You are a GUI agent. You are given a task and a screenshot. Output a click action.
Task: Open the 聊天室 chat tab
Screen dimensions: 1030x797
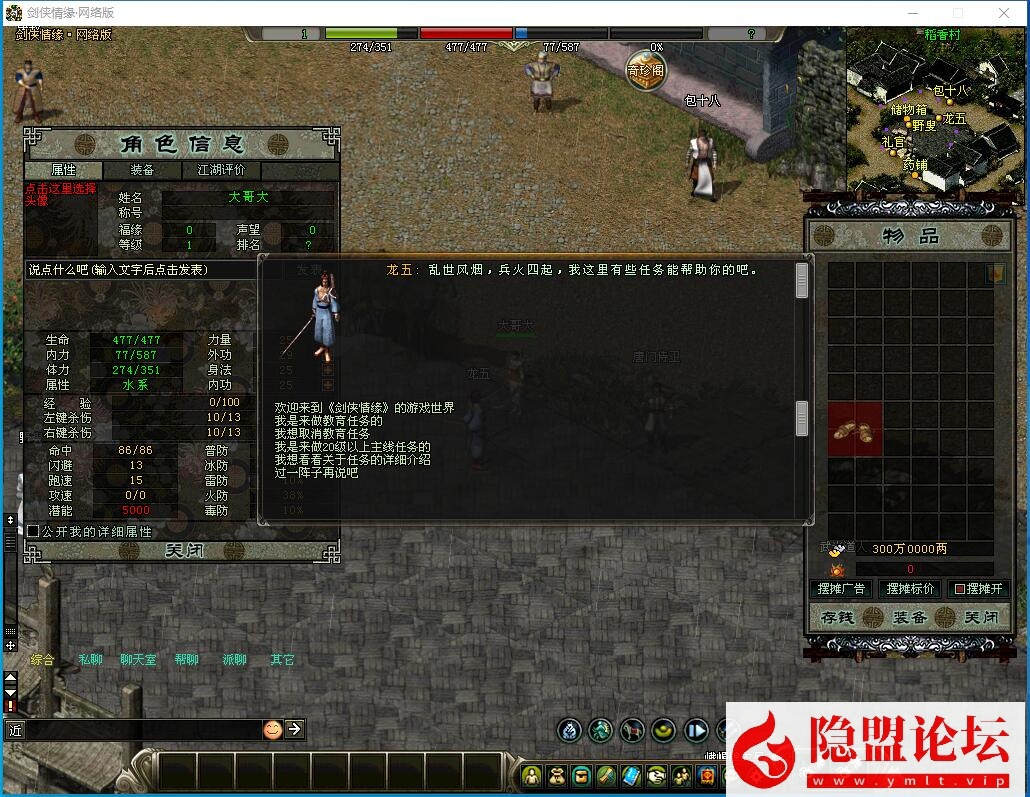[138, 660]
